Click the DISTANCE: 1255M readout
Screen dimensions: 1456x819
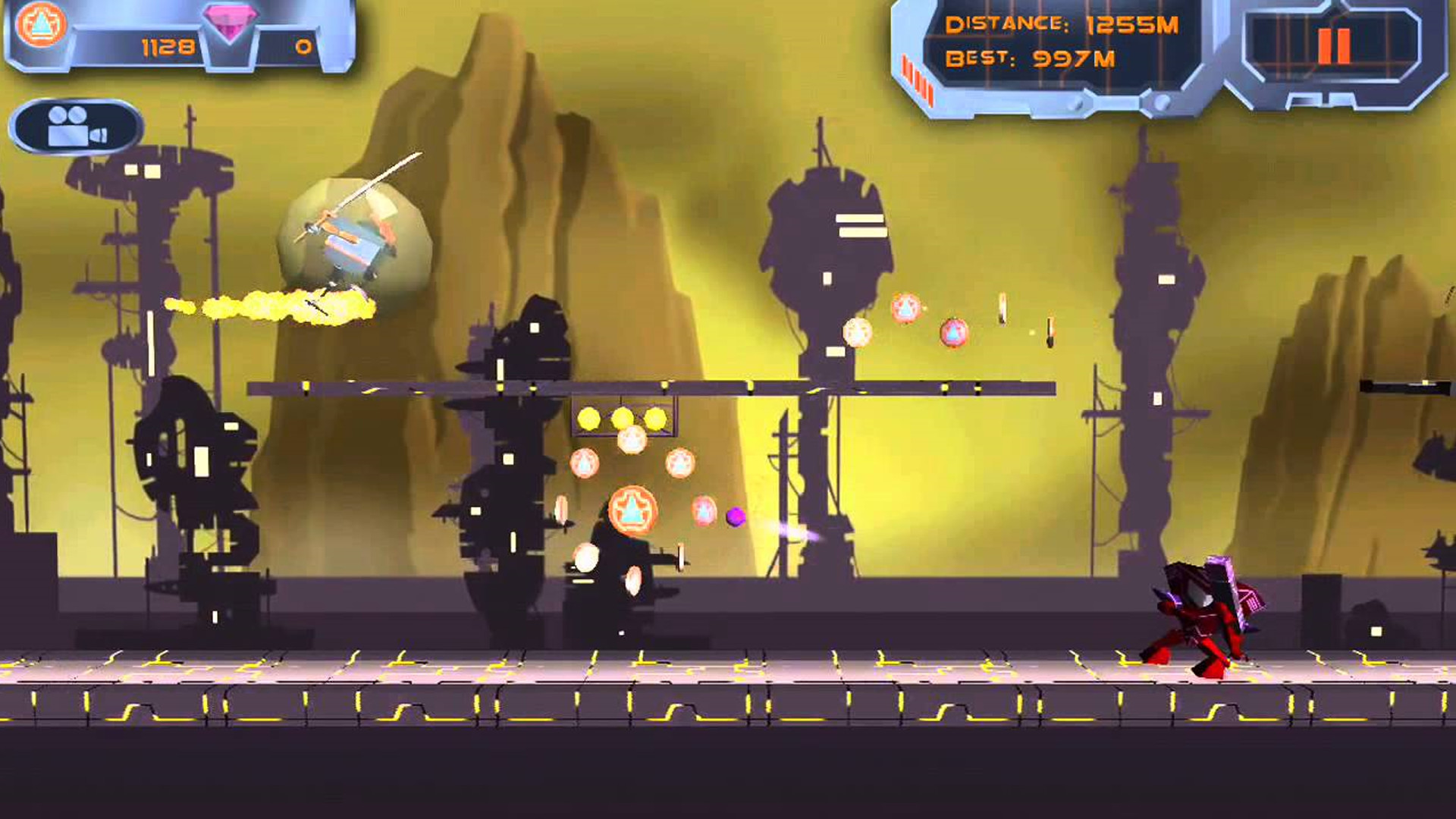point(1062,24)
